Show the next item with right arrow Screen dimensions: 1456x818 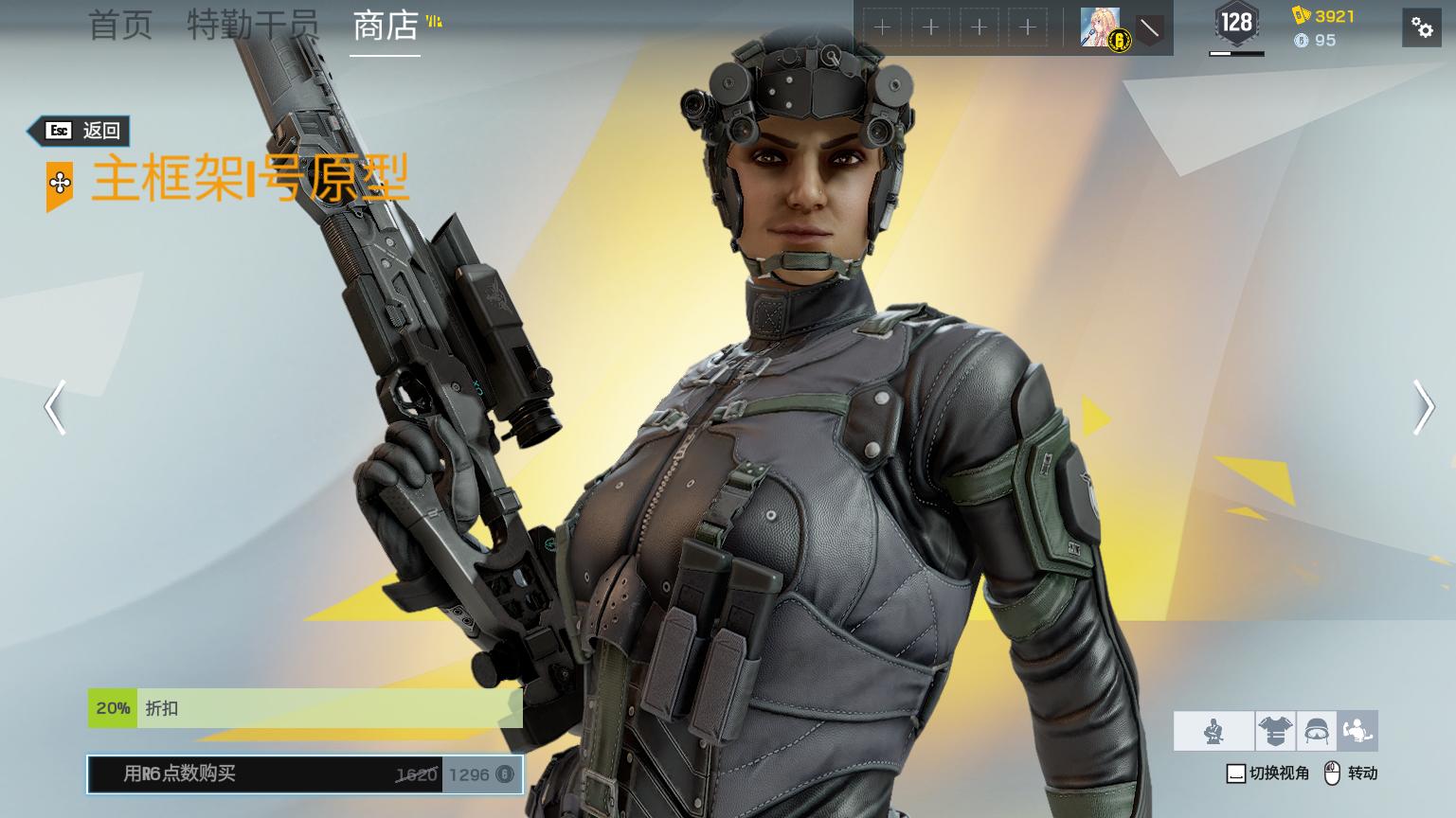tap(1422, 408)
